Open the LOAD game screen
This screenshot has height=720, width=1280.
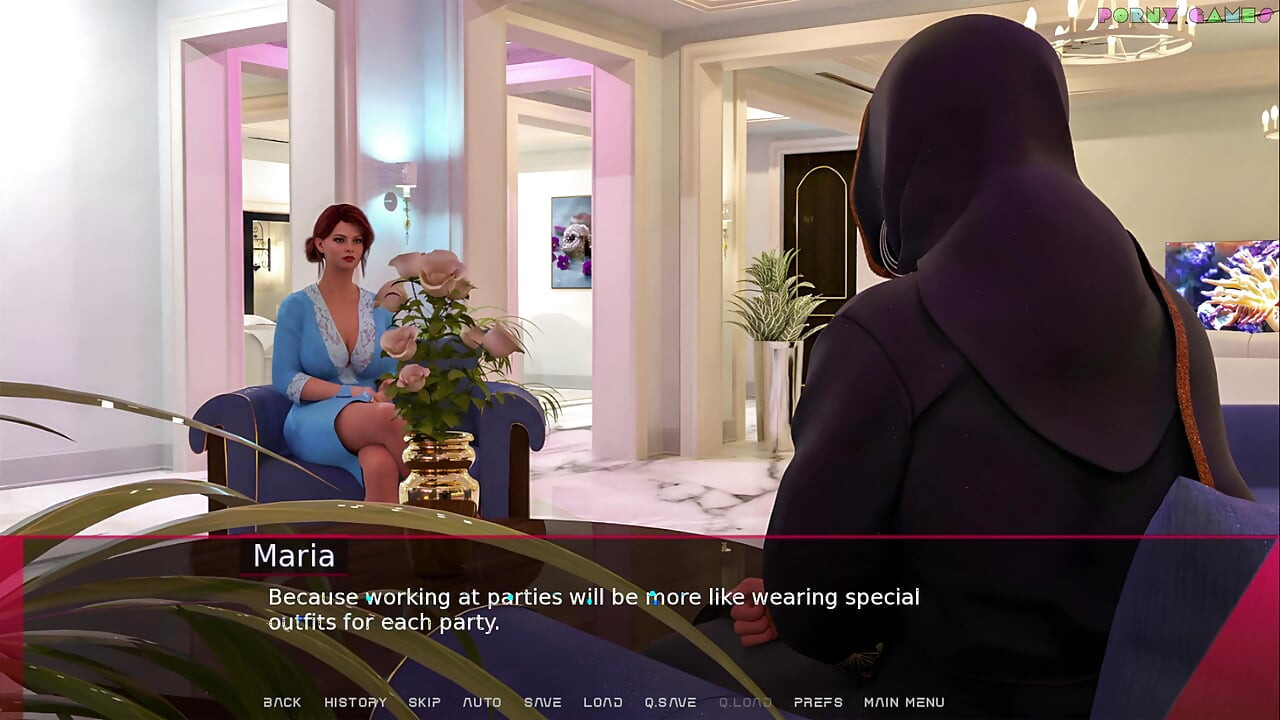[603, 702]
